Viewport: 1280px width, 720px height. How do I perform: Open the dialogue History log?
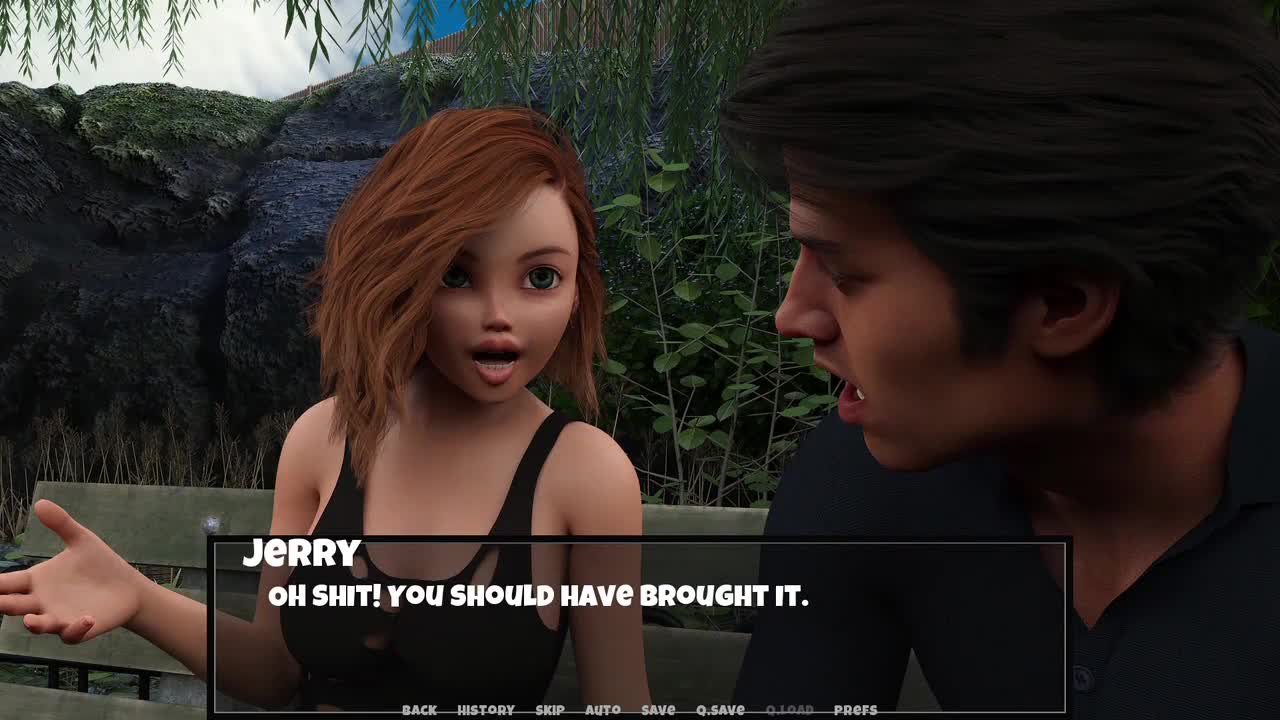[485, 710]
